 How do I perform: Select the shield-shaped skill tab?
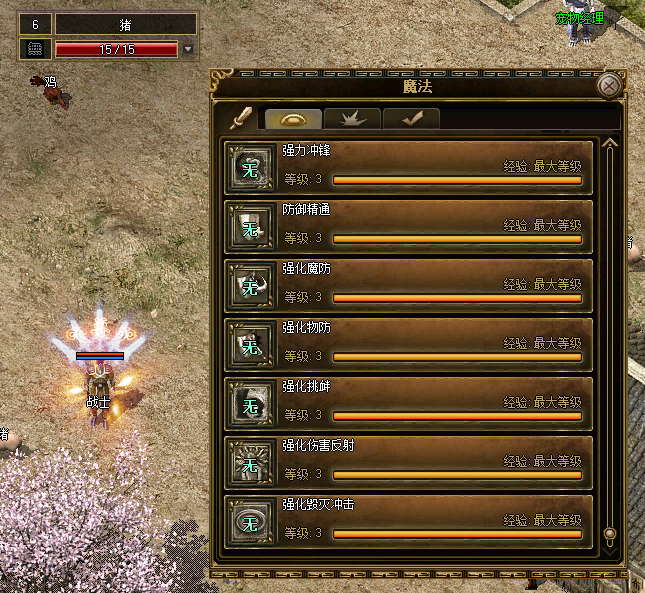coord(292,119)
